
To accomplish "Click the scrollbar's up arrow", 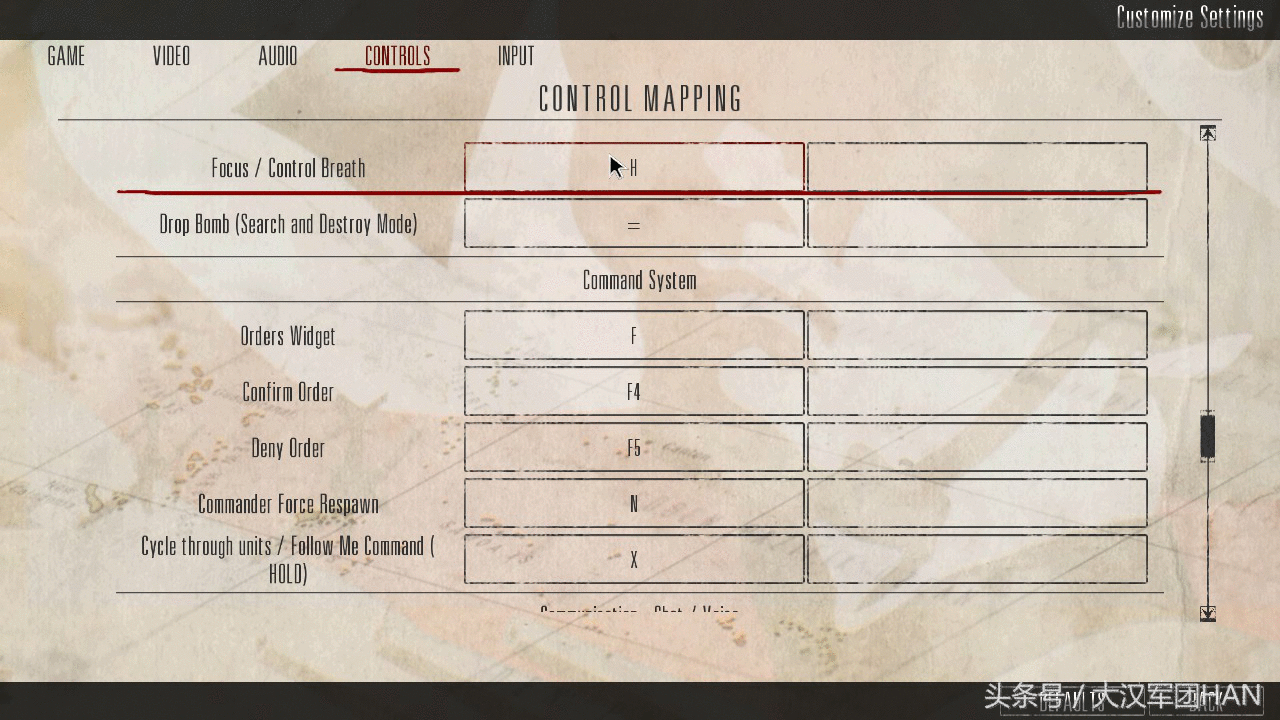I will pyautogui.click(x=1208, y=133).
